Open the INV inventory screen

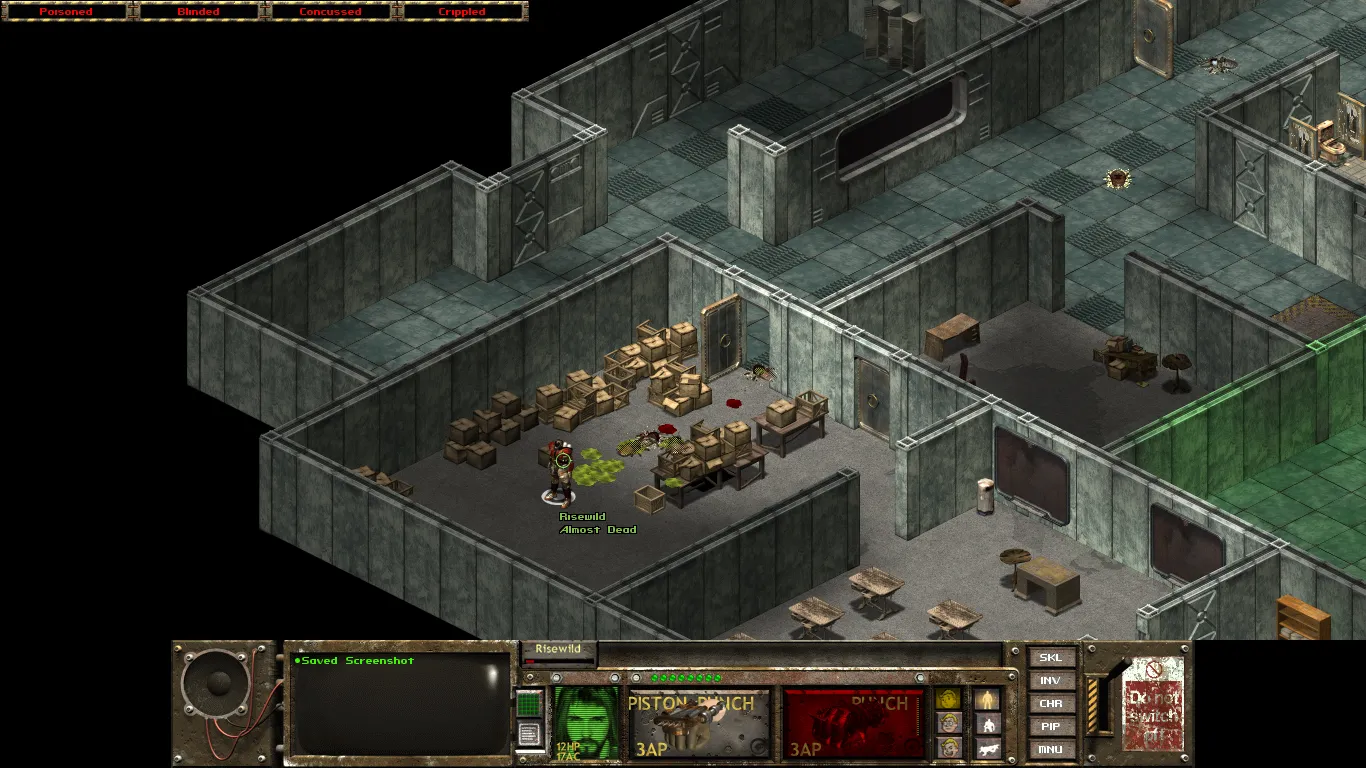(x=1051, y=681)
